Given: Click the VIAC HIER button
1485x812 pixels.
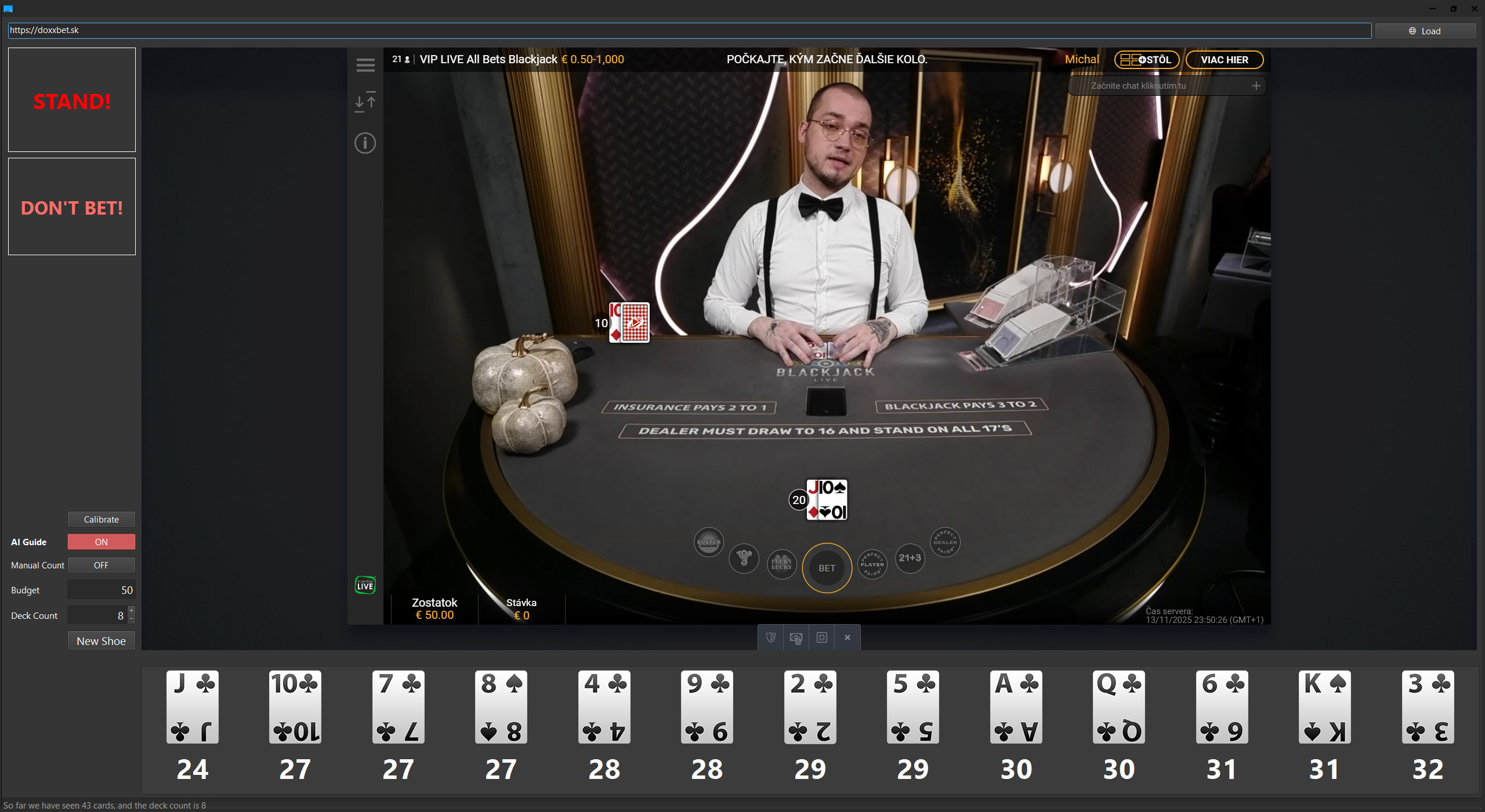Looking at the screenshot, I should (1224, 60).
